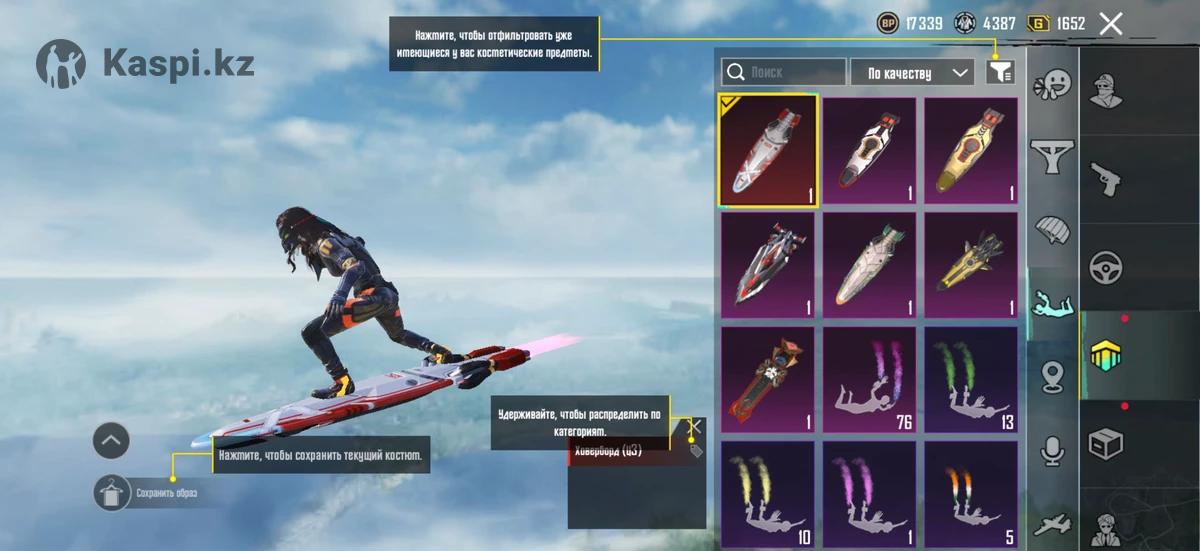Switch to the location pin category
The height and width of the screenshot is (551, 1200).
click(x=1052, y=377)
